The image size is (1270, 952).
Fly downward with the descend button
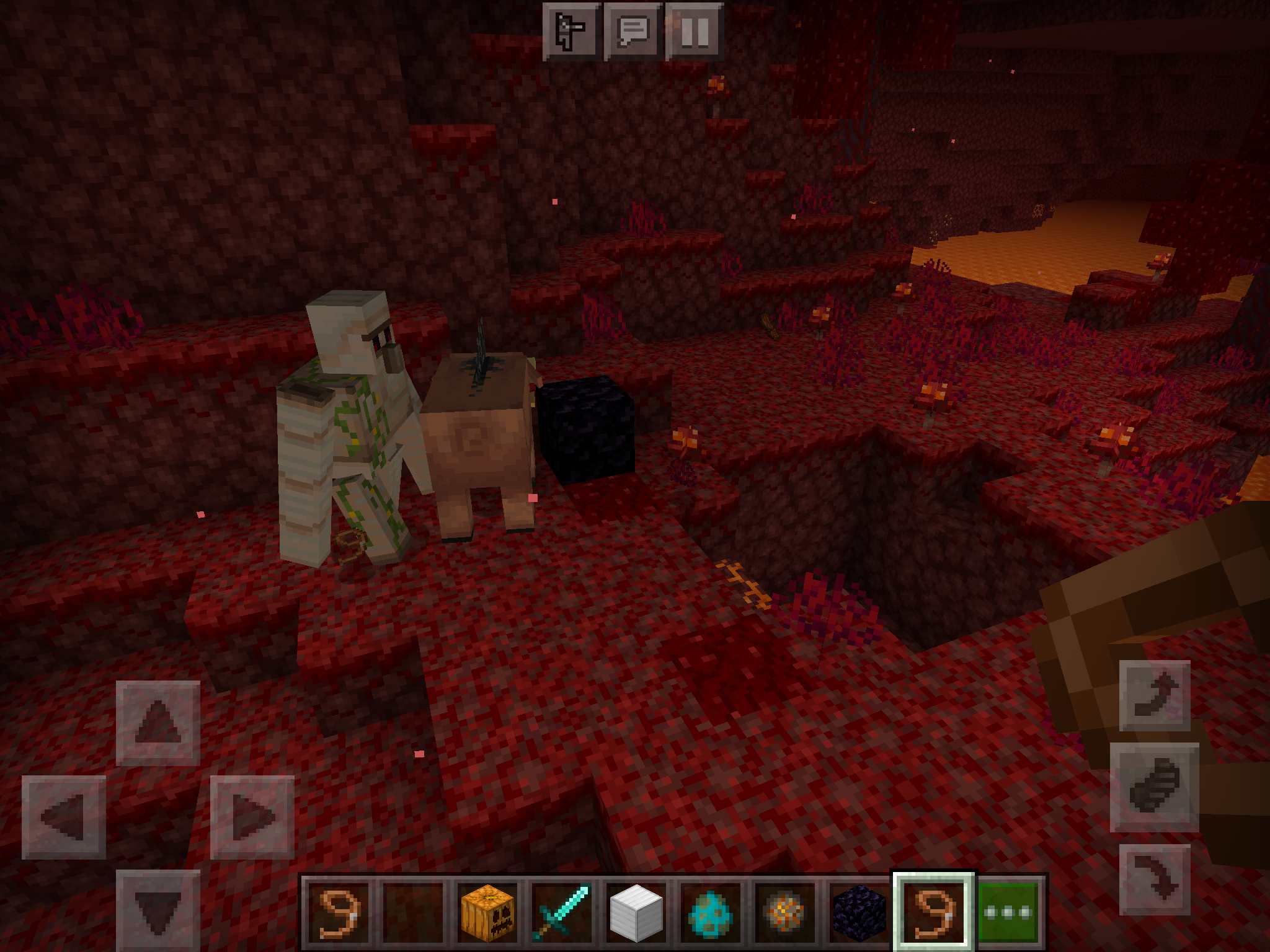pyautogui.click(x=1155, y=879)
